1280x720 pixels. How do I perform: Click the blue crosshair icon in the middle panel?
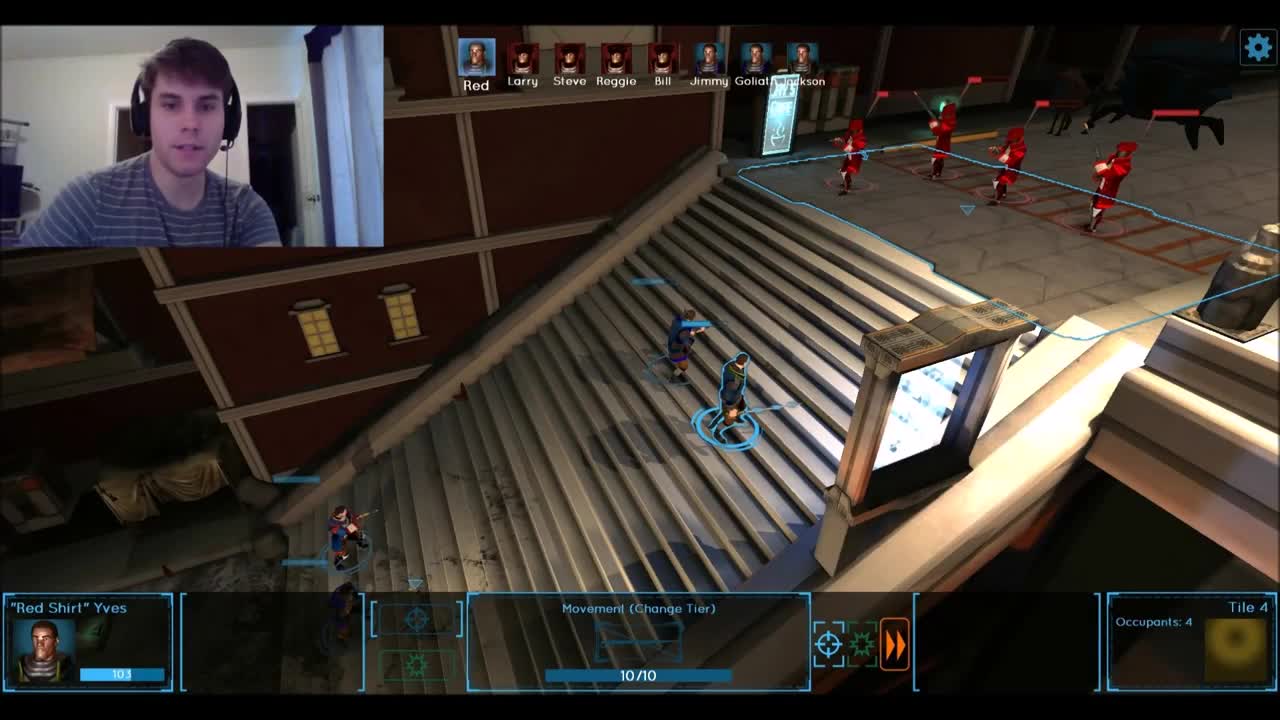pyautogui.click(x=417, y=620)
